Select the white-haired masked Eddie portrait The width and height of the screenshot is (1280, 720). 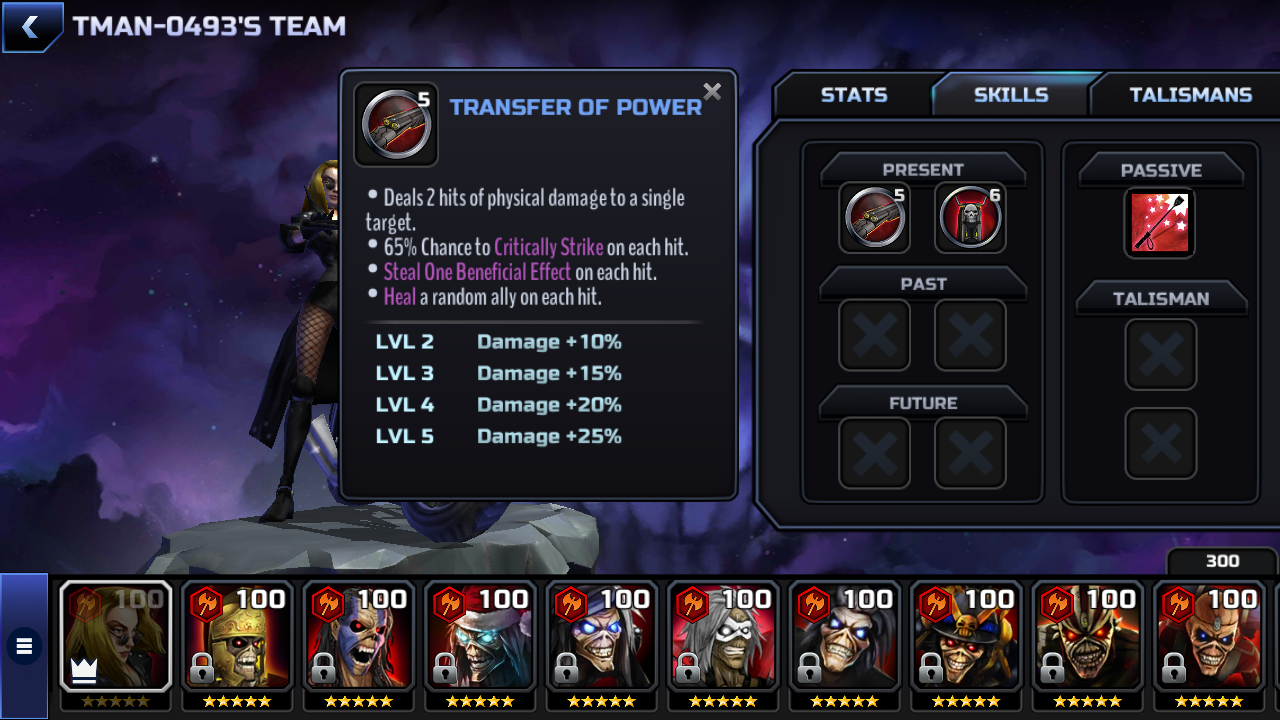[x=724, y=637]
